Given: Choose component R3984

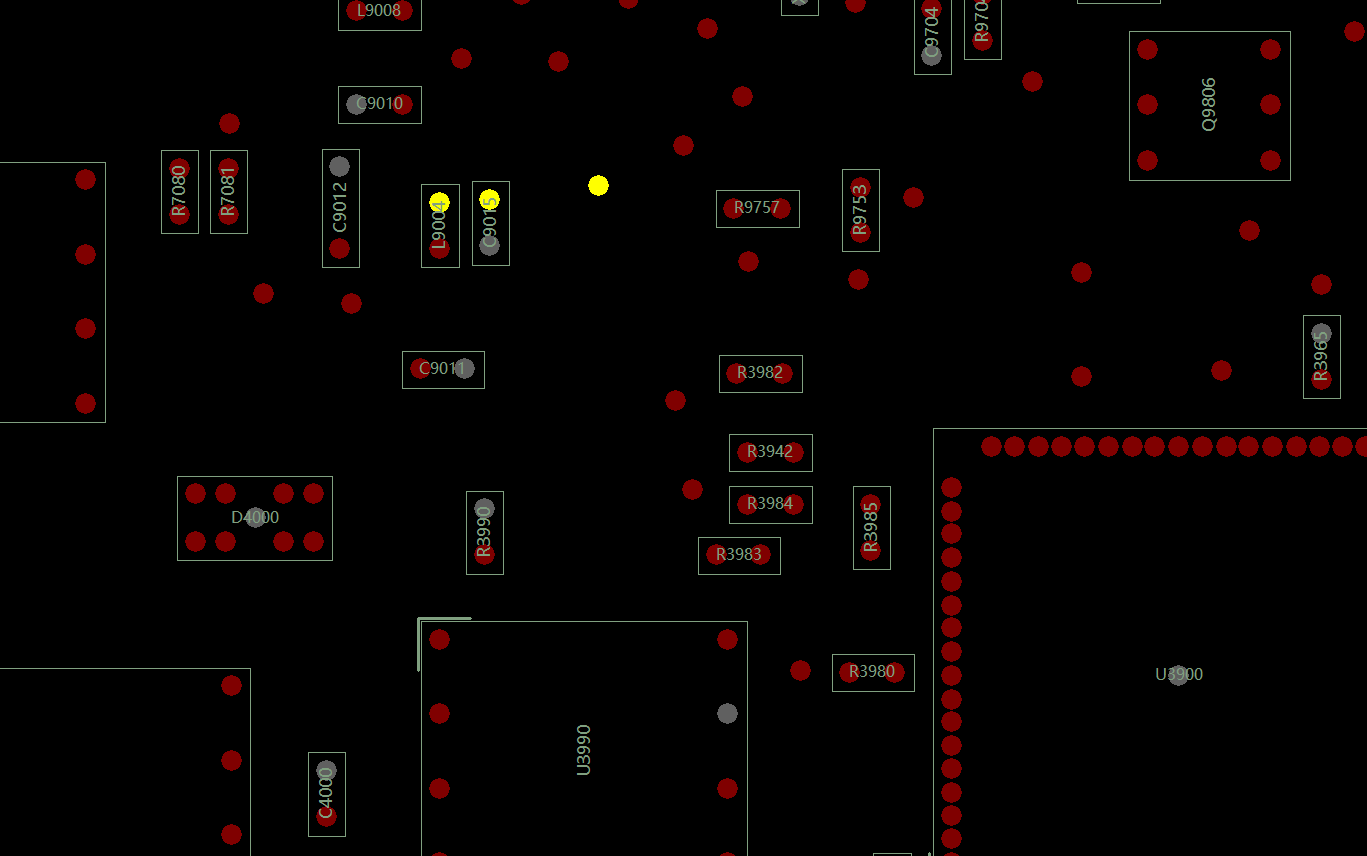Looking at the screenshot, I should click(770, 504).
